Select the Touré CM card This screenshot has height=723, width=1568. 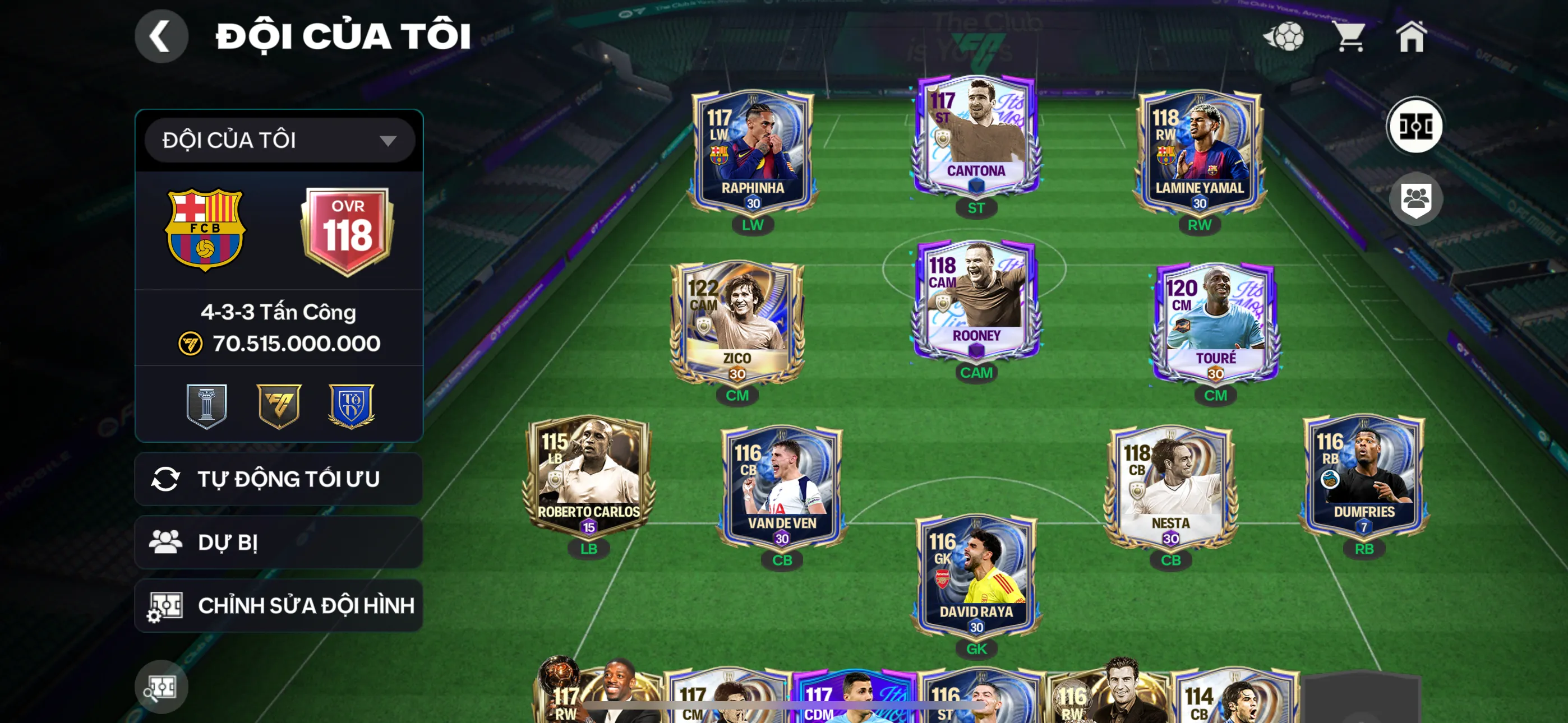[1215, 323]
